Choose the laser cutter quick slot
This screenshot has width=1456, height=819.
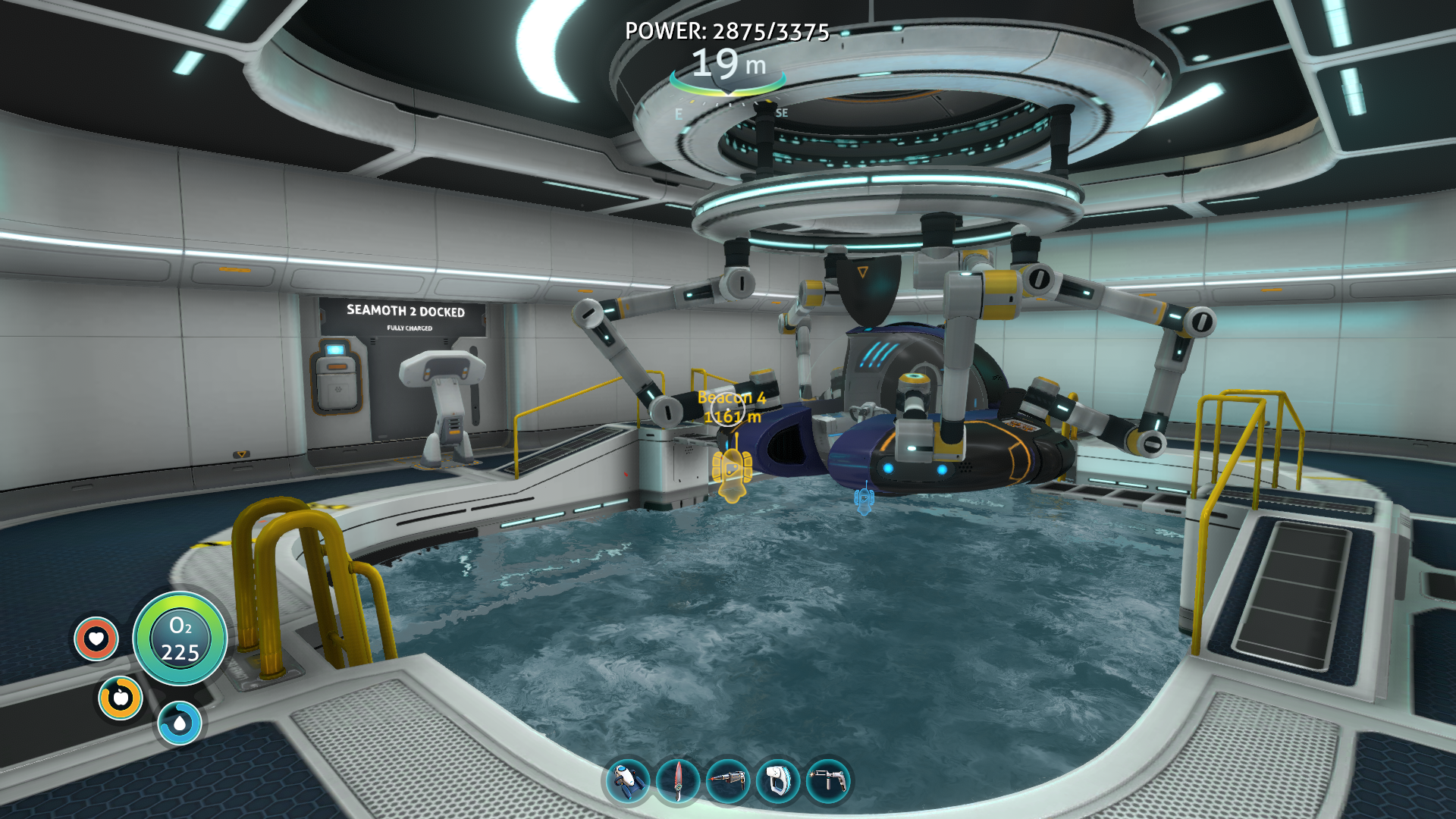coord(728,780)
